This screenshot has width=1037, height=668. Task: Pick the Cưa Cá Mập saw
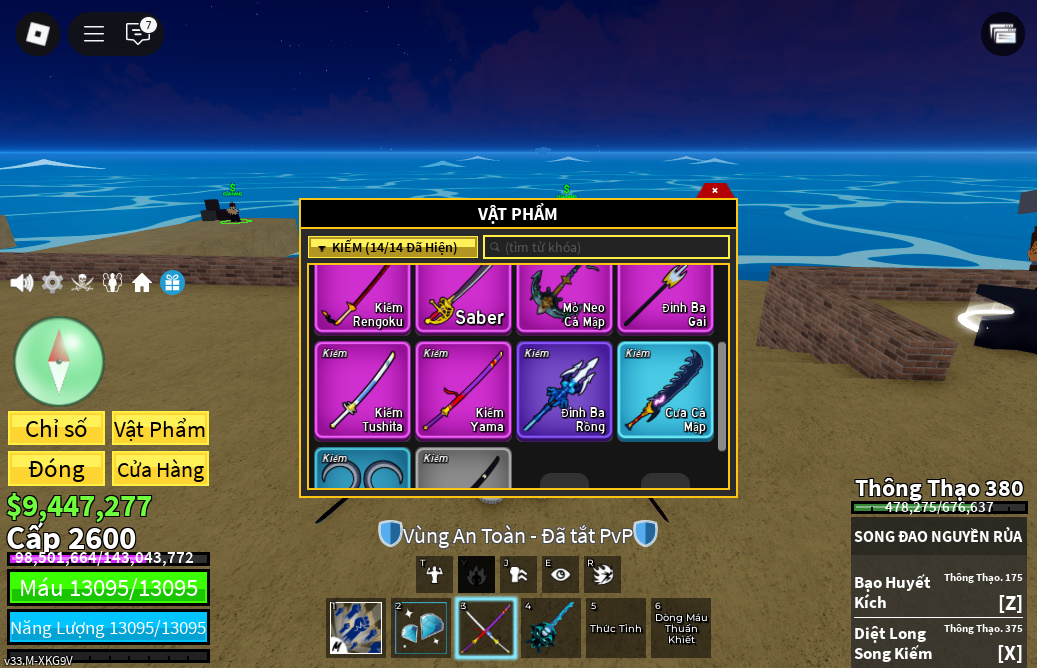click(x=665, y=390)
